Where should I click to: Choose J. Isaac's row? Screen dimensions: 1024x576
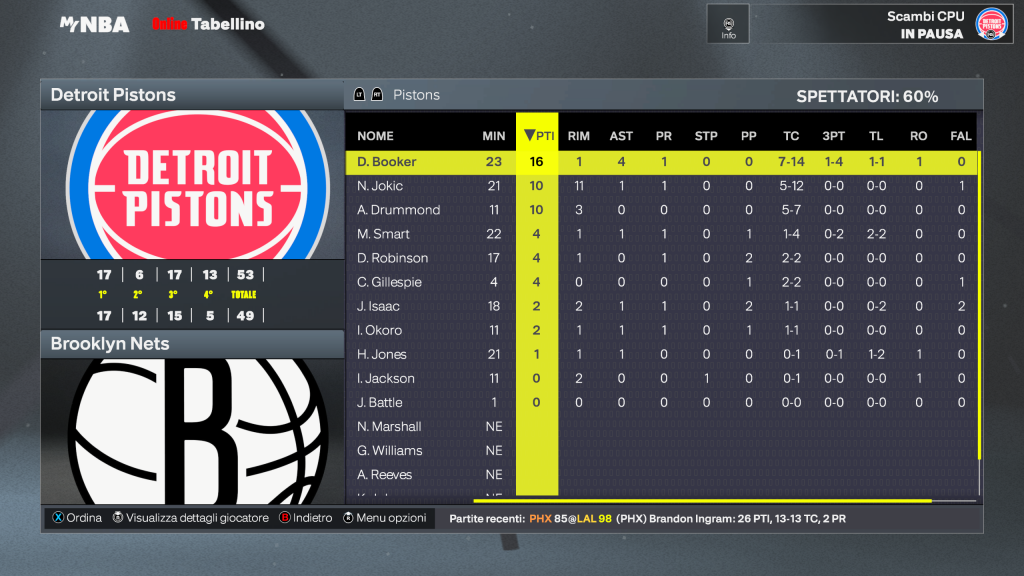point(379,306)
